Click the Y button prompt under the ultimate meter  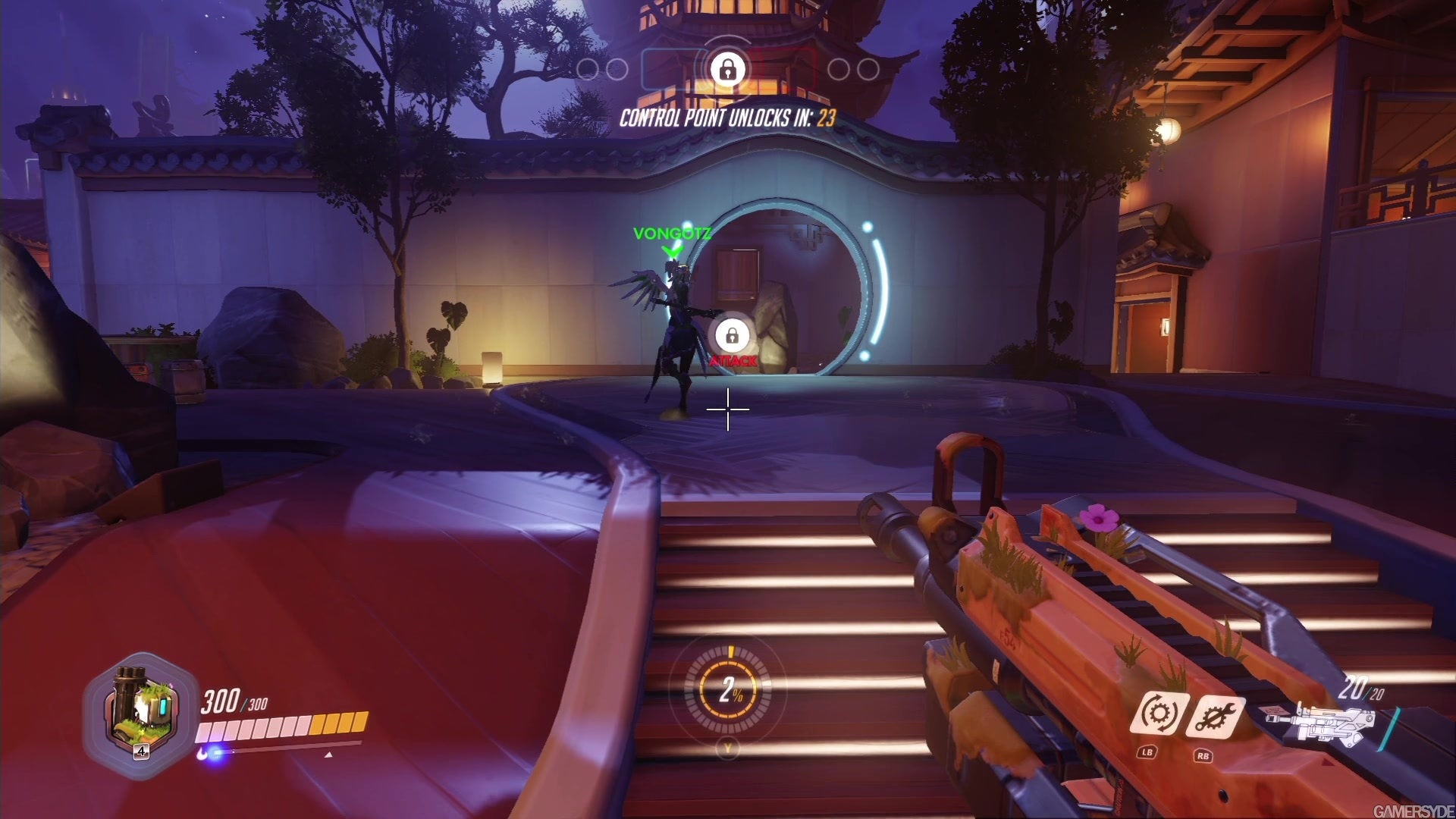(x=730, y=746)
